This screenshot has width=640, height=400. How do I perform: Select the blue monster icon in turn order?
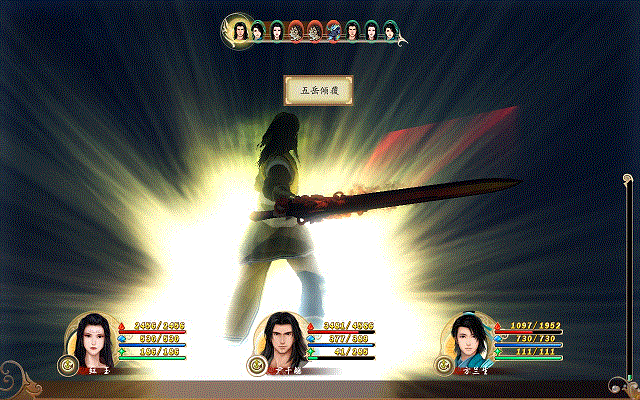[x=333, y=32]
